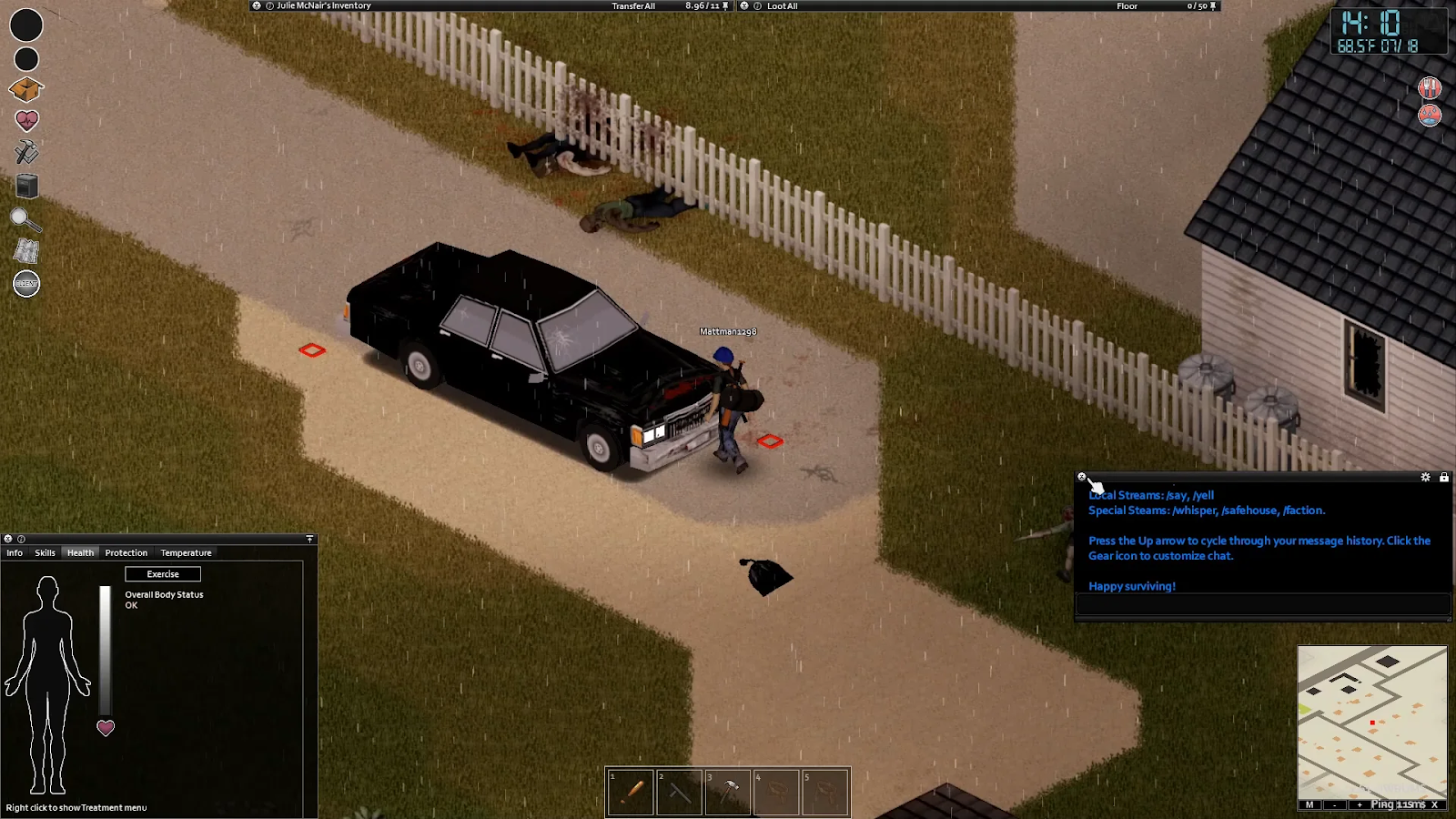Select the baseball bat hotbar slot
The image size is (1456, 819).
(632, 792)
